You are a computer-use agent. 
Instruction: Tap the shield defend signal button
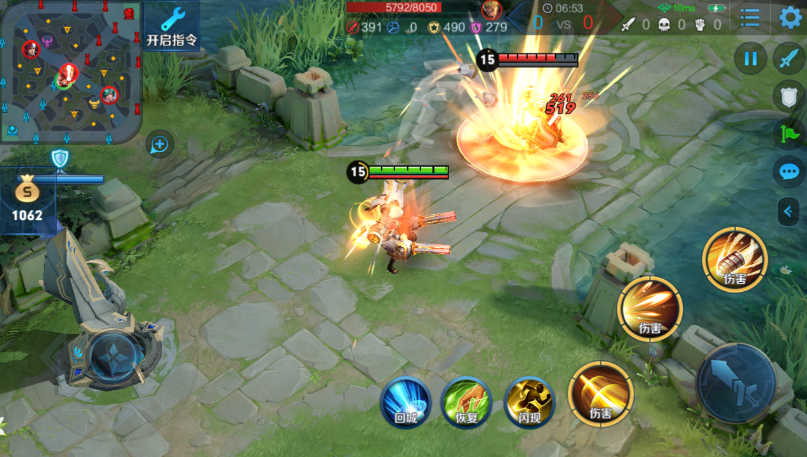789,96
